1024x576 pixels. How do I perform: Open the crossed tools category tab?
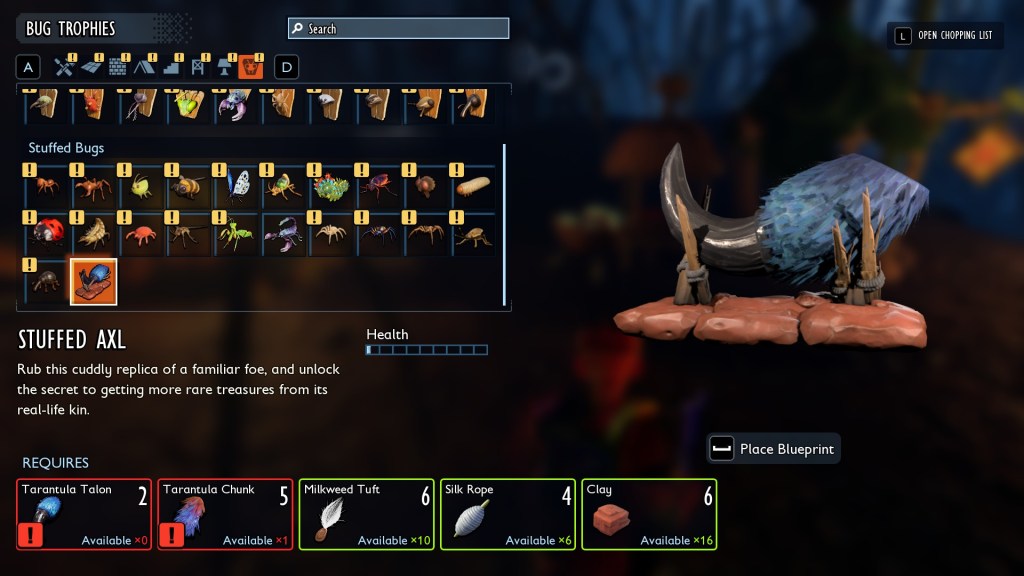click(x=65, y=68)
